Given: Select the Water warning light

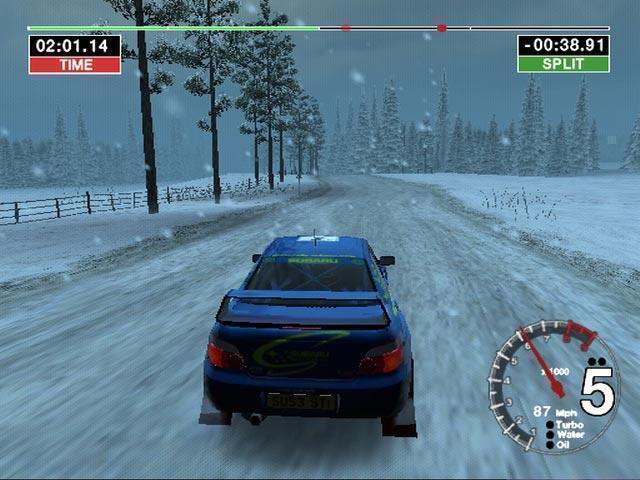Looking at the screenshot, I should (x=550, y=435).
